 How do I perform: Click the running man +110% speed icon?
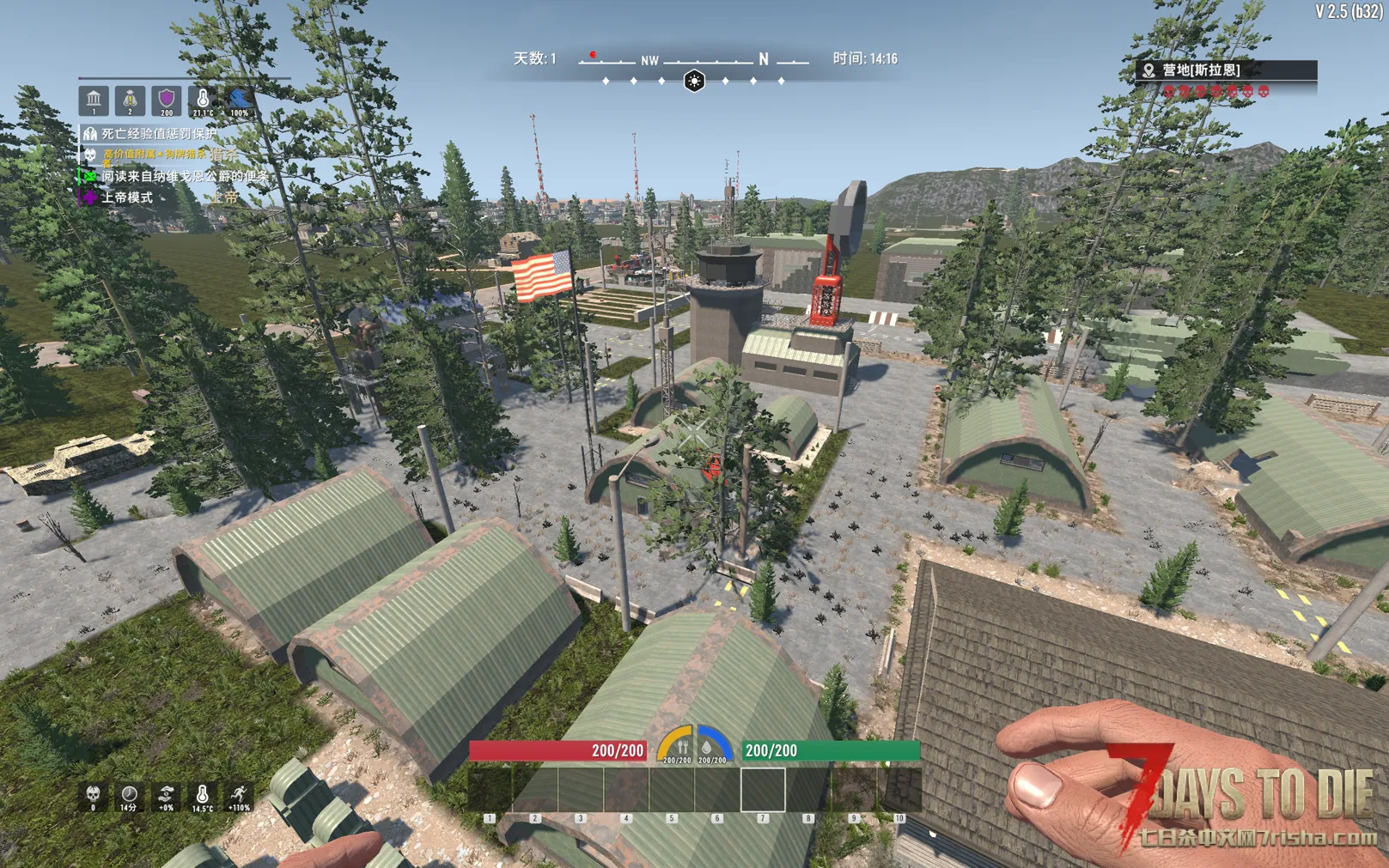[239, 796]
